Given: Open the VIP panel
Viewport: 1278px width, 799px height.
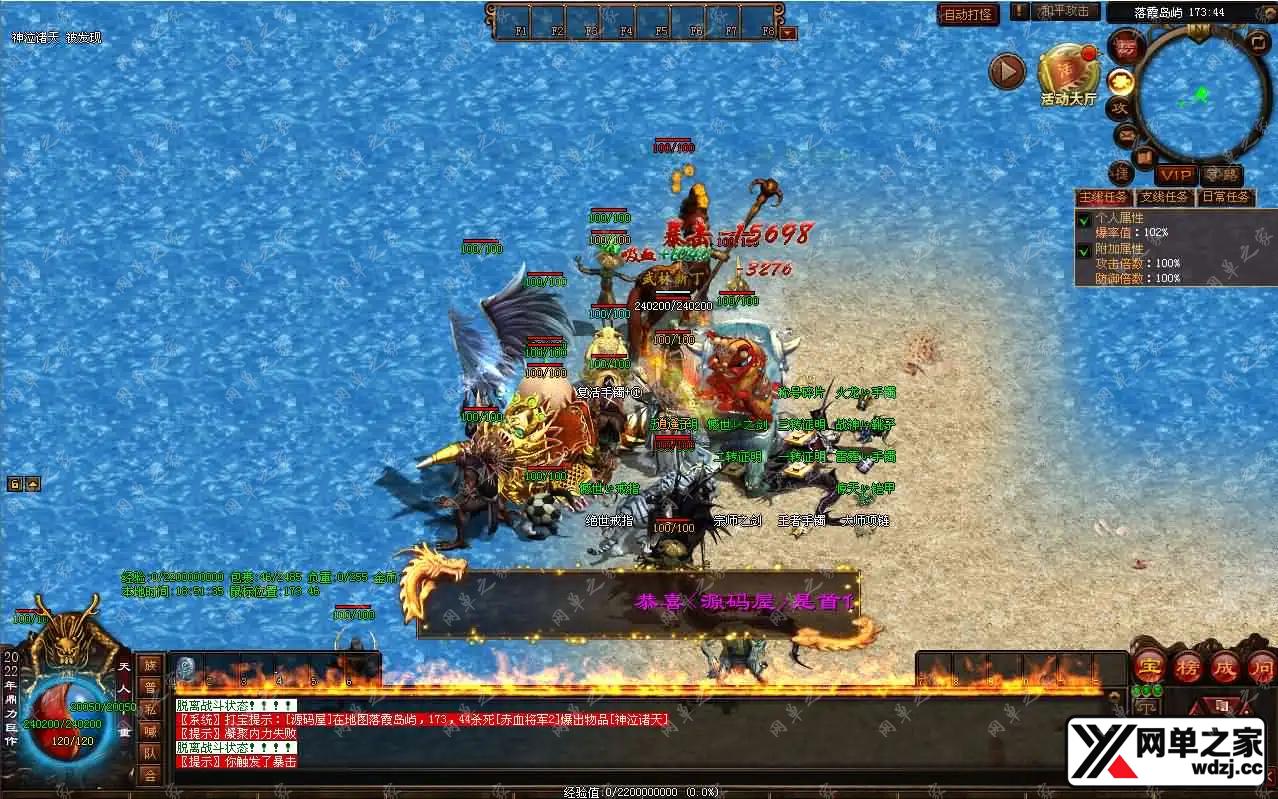Looking at the screenshot, I should point(1176,175).
